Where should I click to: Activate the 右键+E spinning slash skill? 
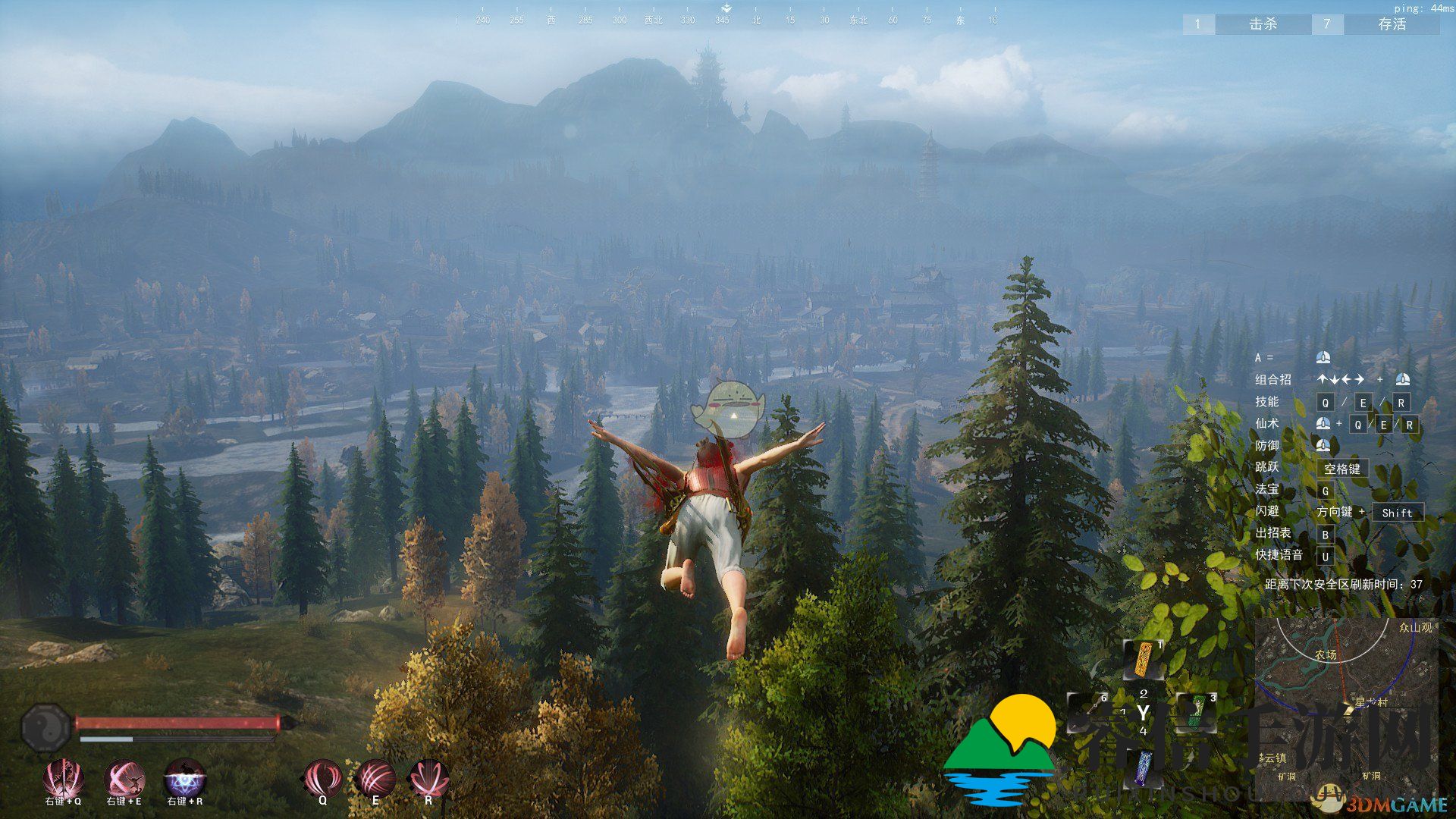coord(124,777)
